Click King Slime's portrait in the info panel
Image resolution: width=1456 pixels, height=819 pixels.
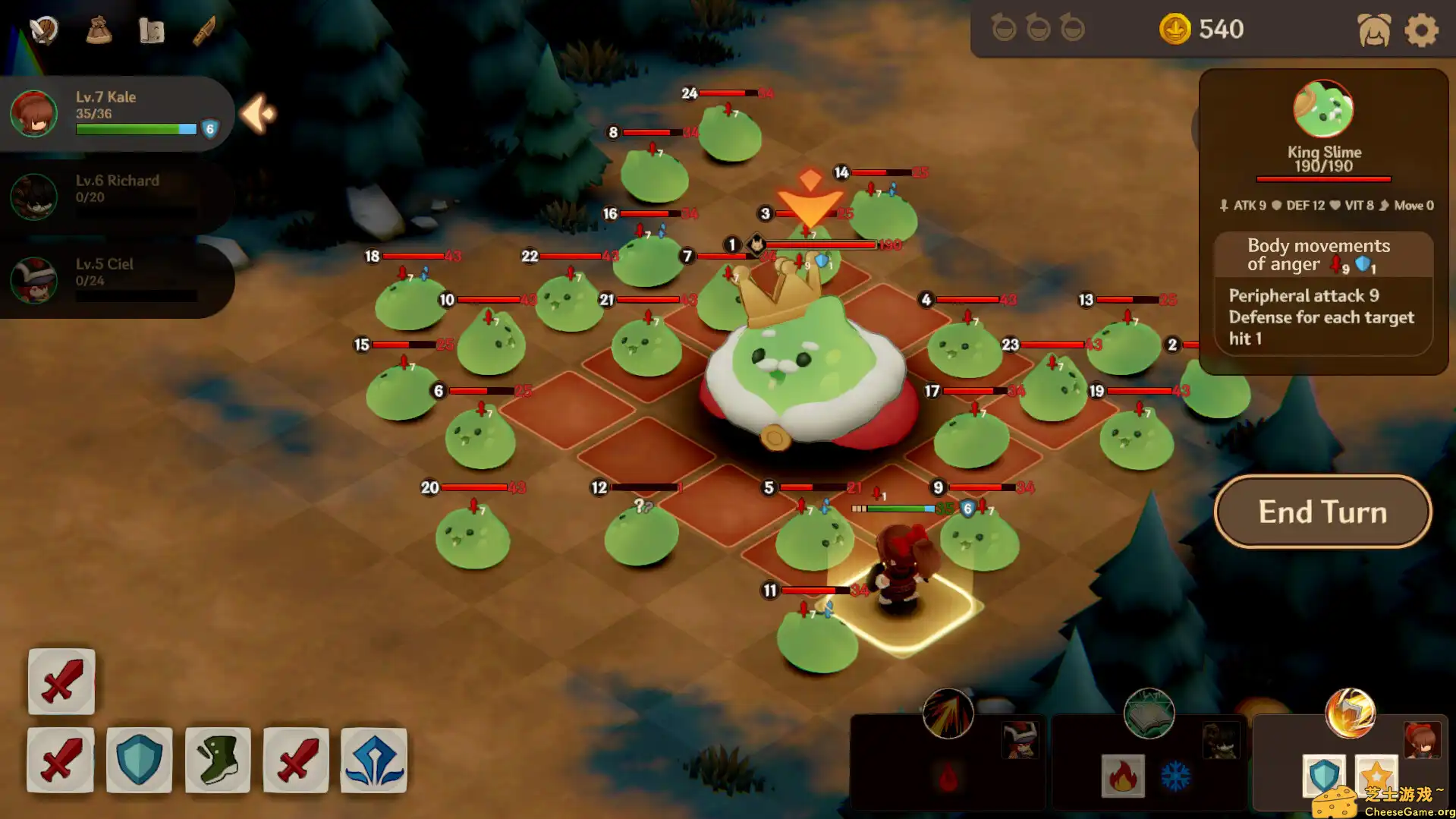[1323, 109]
